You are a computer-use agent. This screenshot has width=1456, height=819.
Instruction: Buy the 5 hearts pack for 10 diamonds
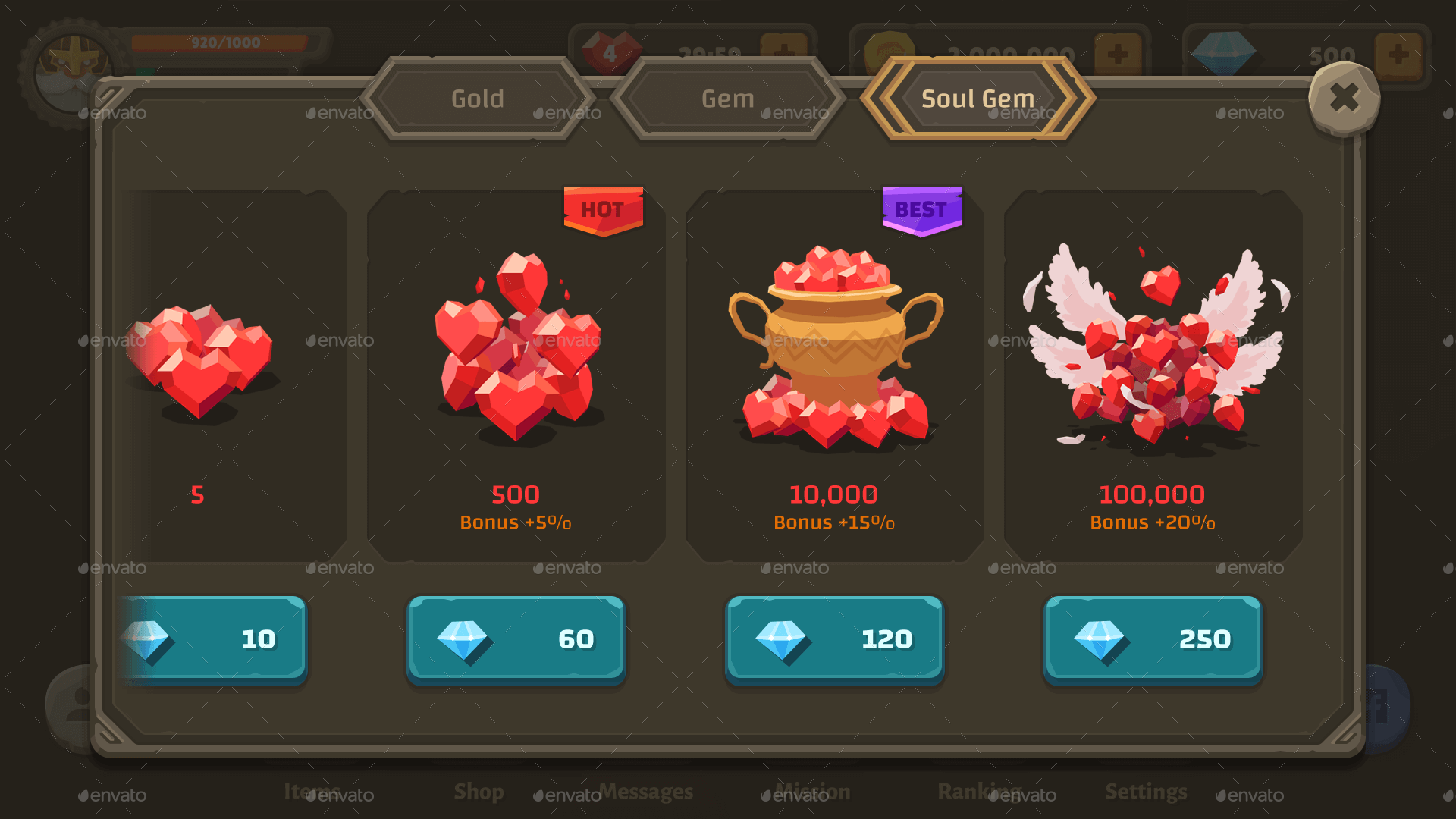tap(213, 639)
